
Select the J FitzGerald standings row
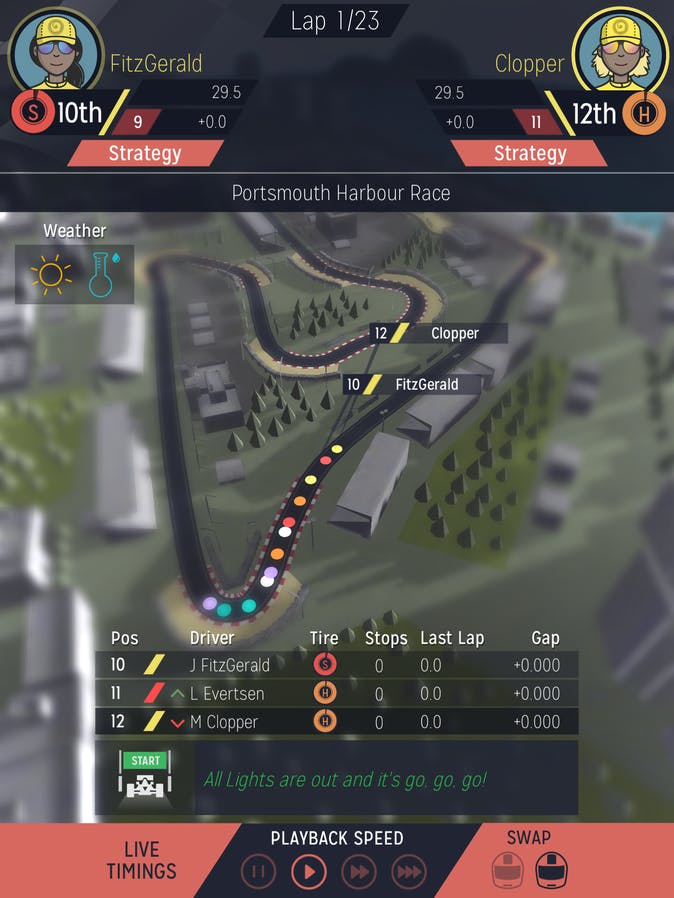336,664
